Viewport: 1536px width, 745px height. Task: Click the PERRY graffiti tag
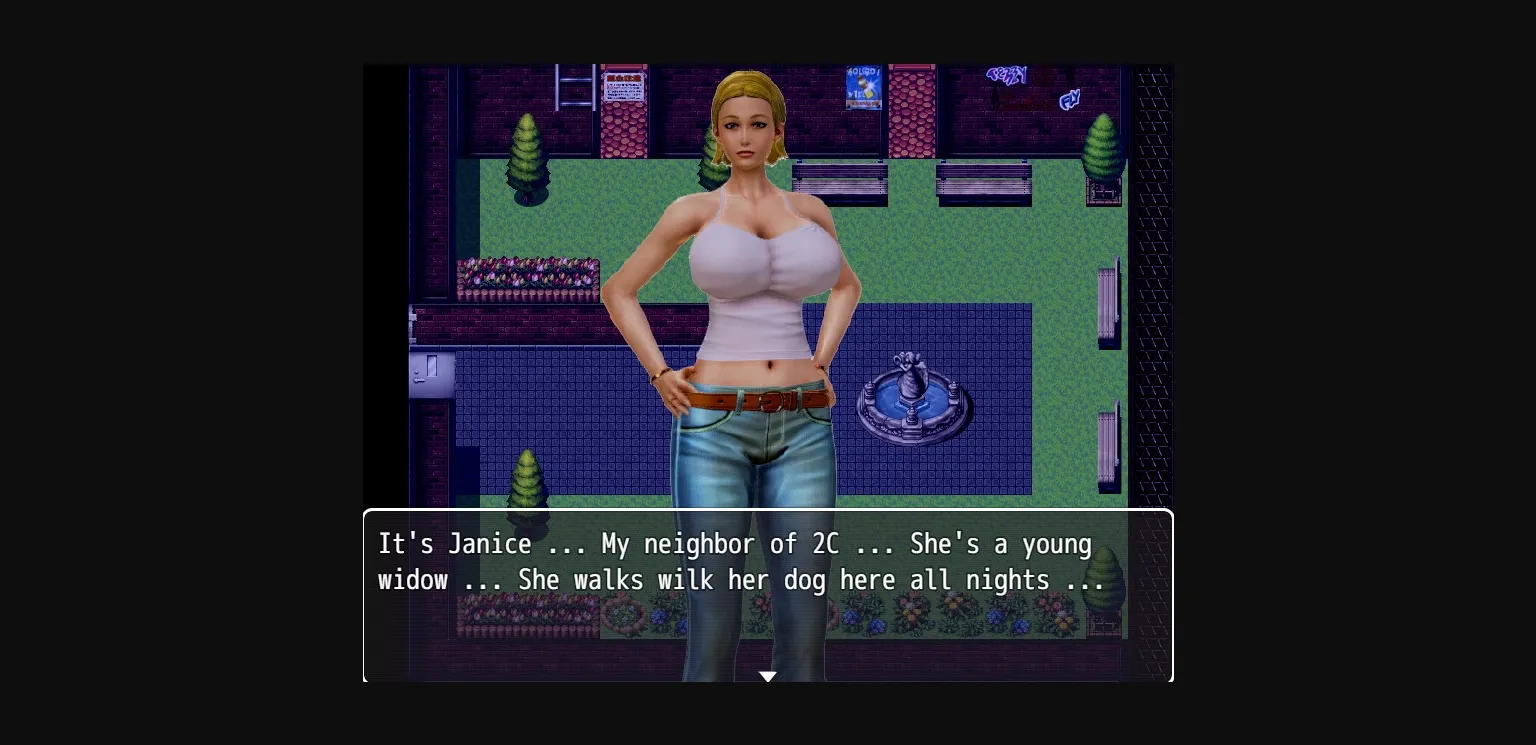click(1005, 77)
